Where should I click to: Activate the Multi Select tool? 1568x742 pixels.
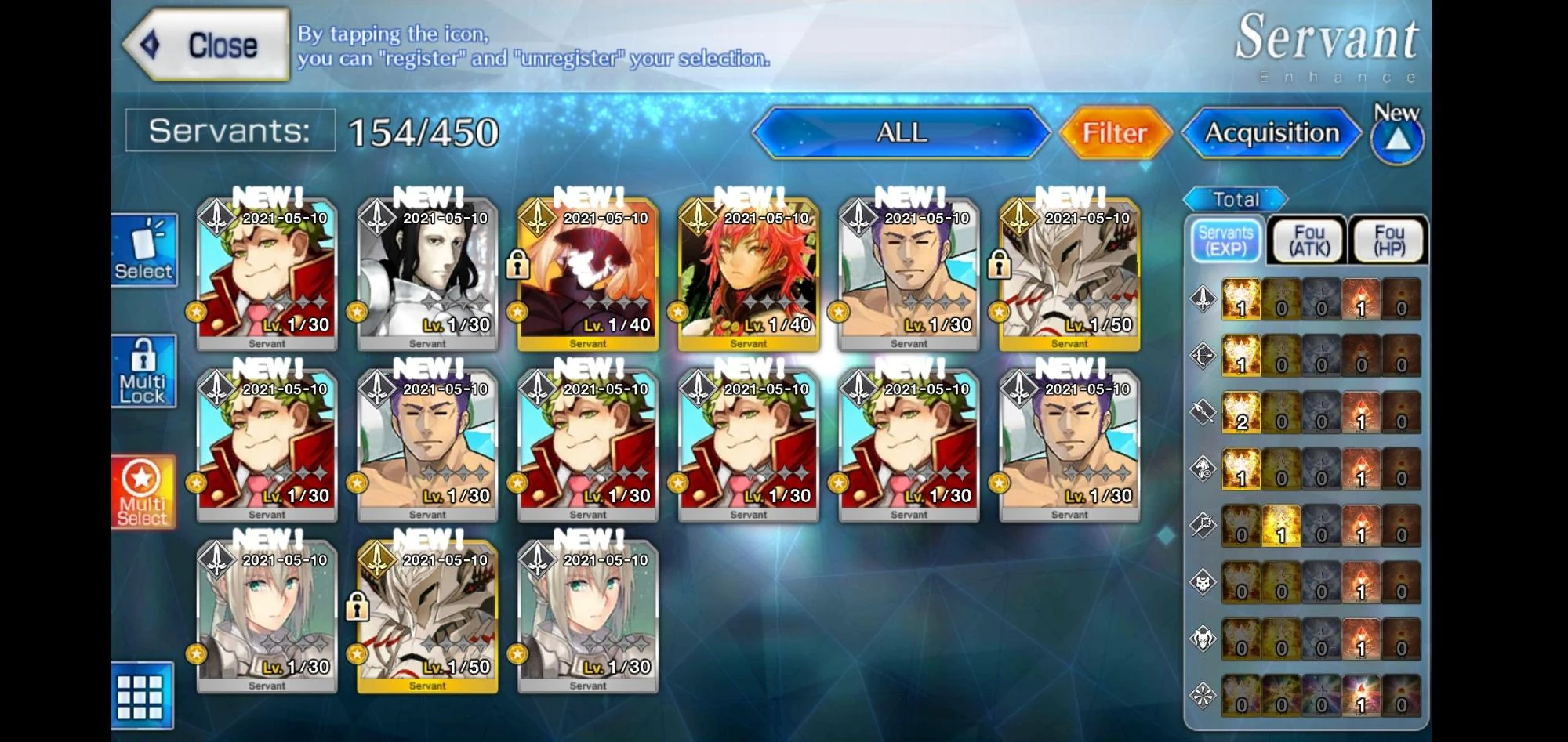pyautogui.click(x=144, y=492)
